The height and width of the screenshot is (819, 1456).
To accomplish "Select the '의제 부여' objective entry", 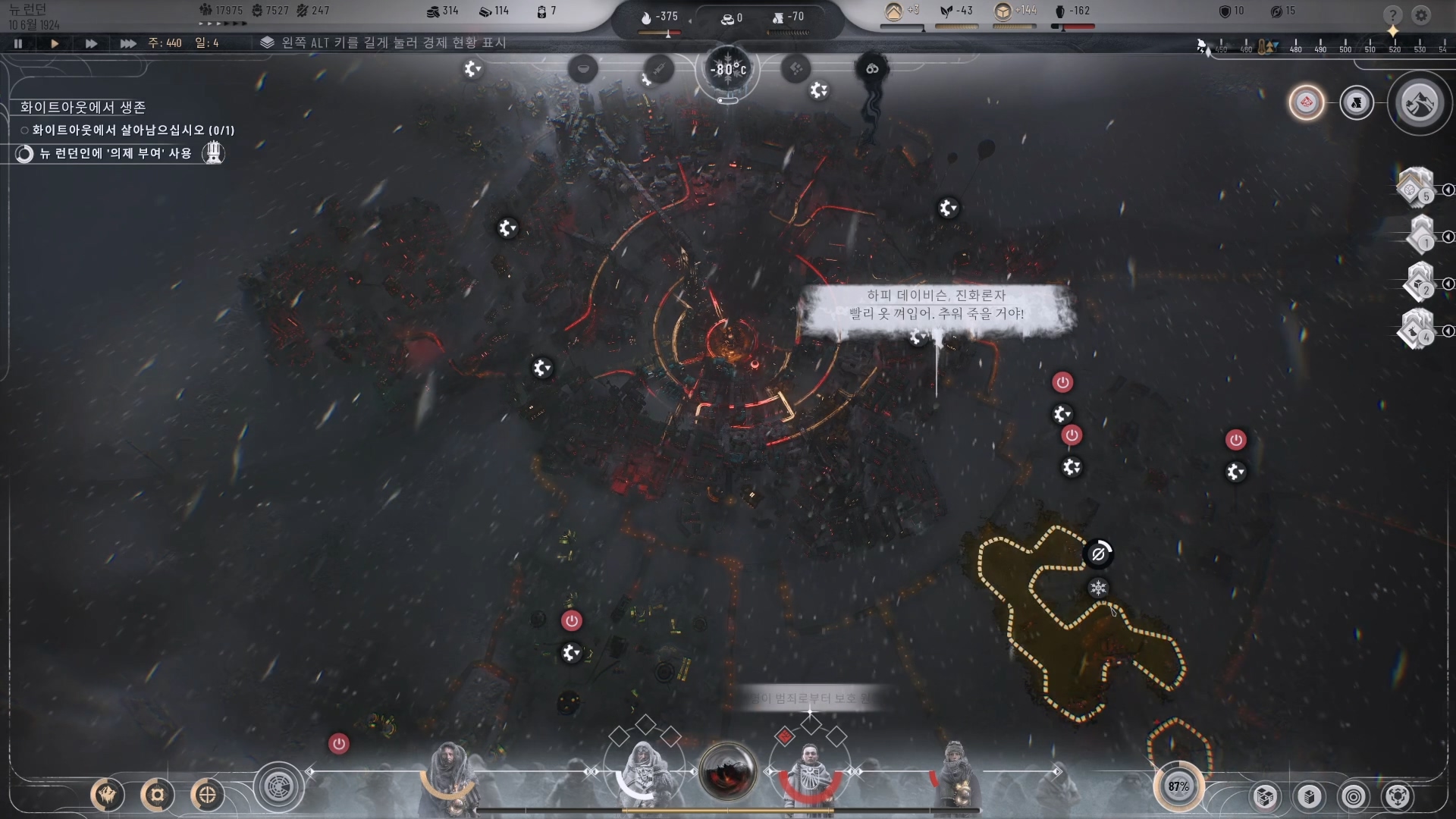I will (115, 153).
